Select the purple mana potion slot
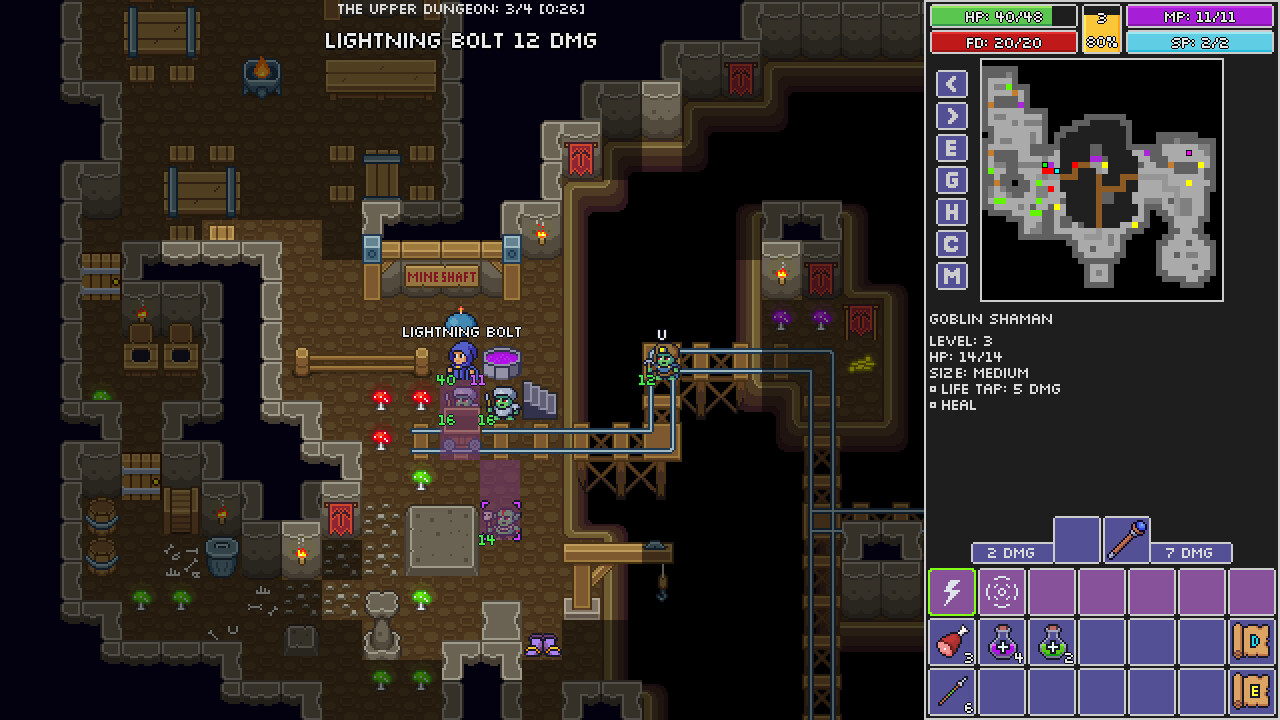 coord(1002,642)
